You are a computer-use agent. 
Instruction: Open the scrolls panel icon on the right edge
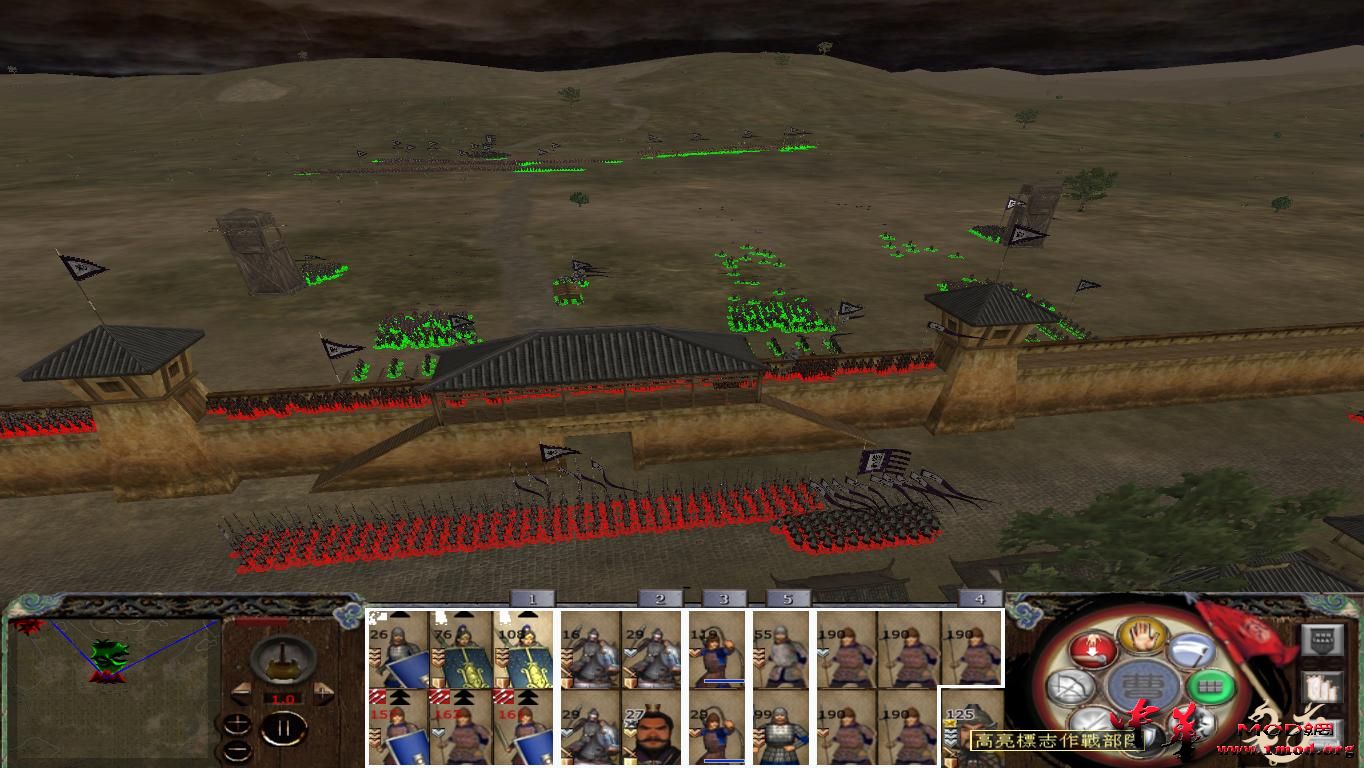[x=1321, y=684]
